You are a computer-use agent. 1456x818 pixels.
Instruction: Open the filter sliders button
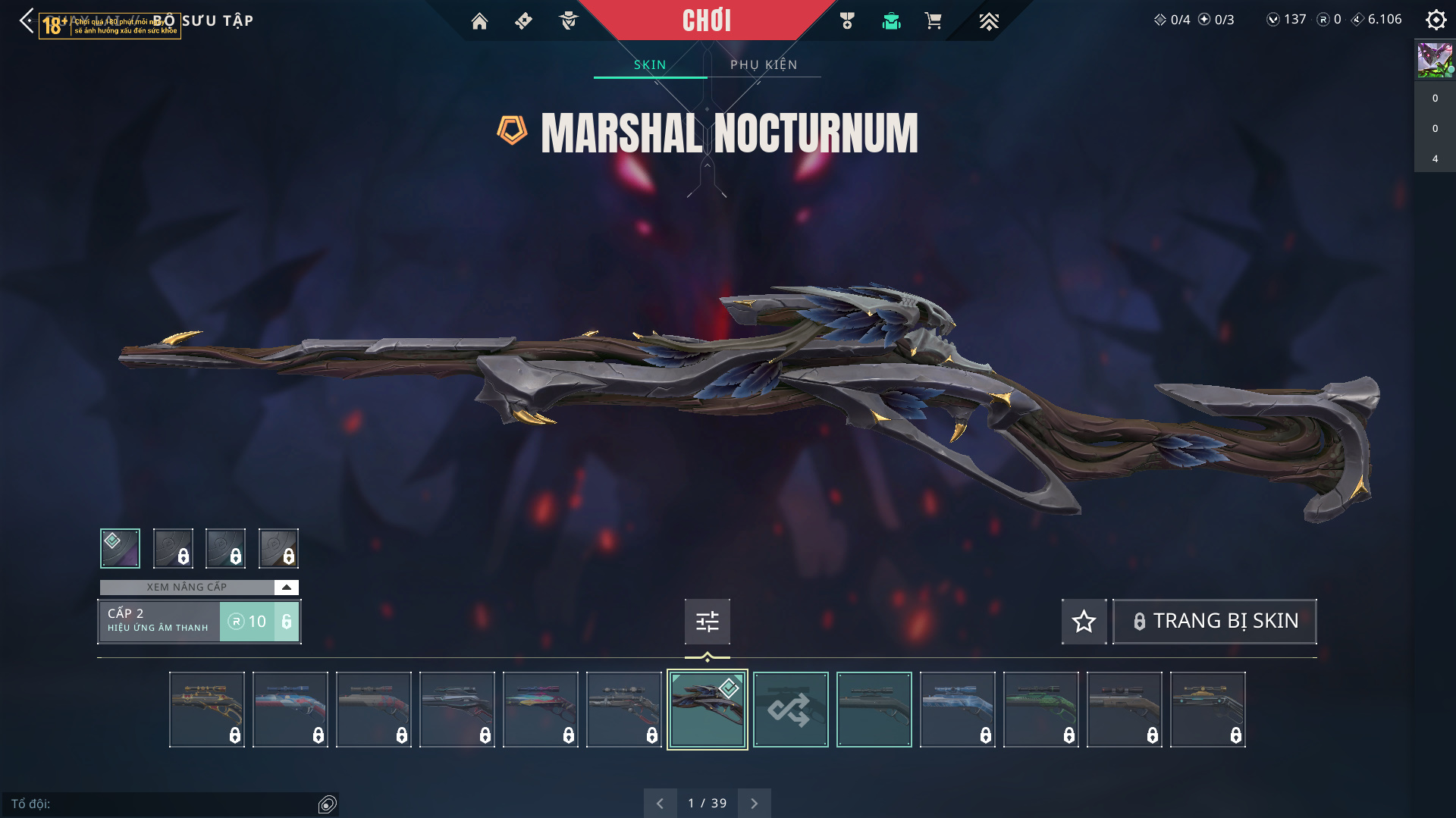(x=707, y=622)
